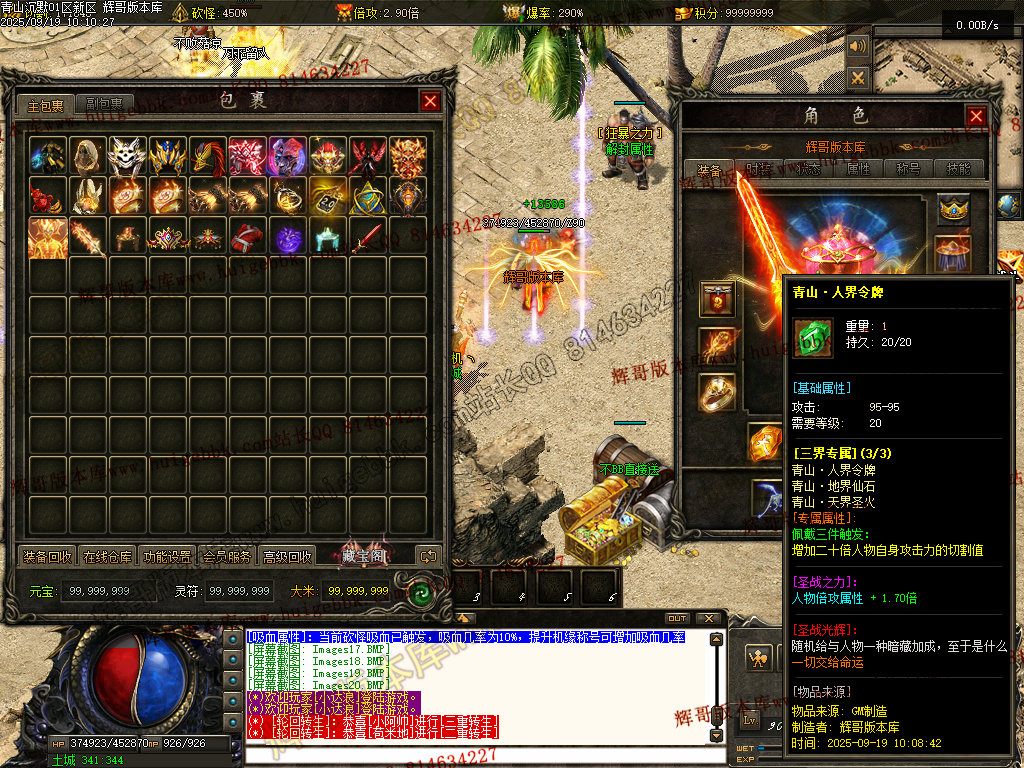This screenshot has height=768, width=1024.
Task: Open 会员服务 member services
Action: pos(227,557)
